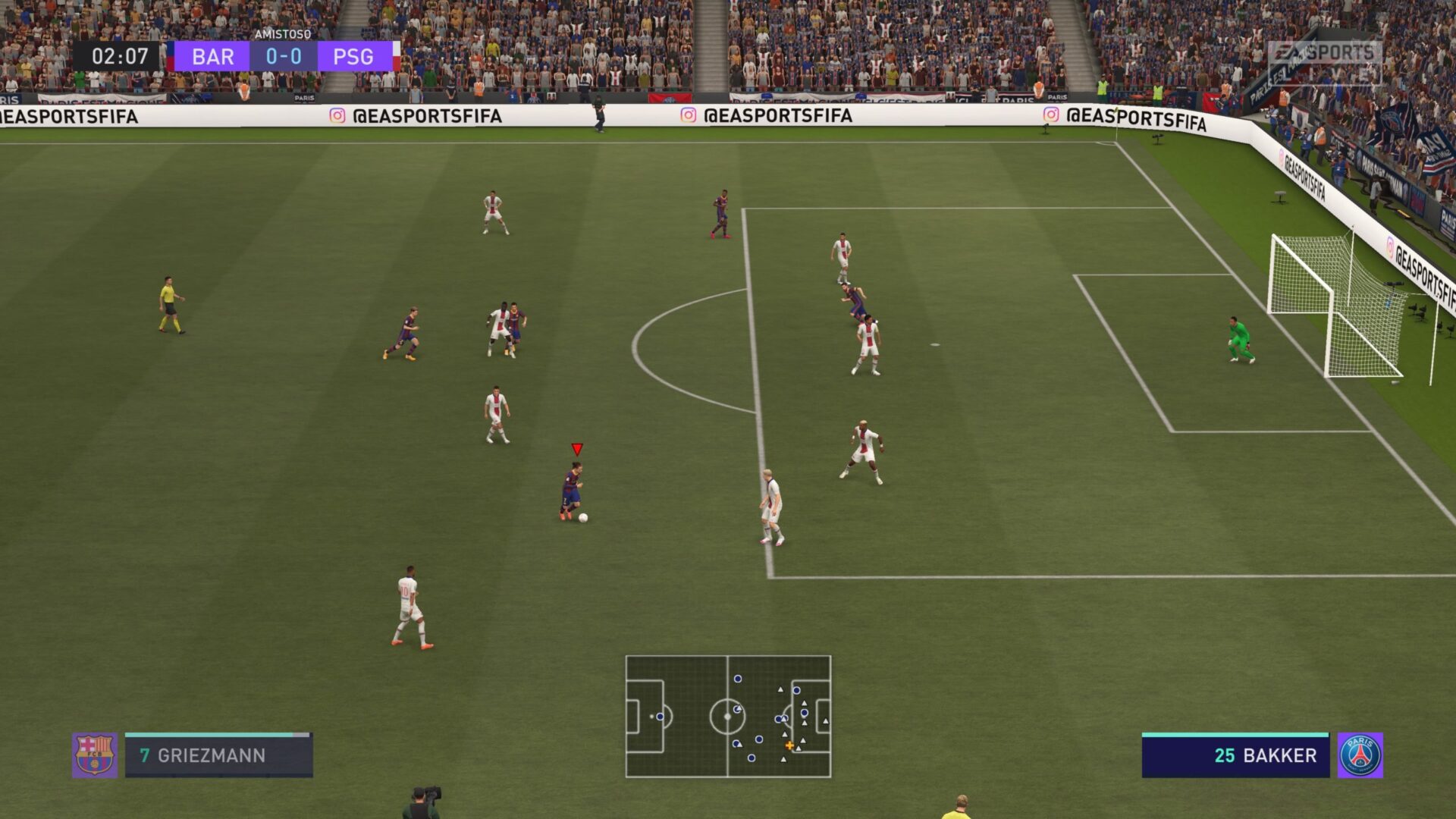
Task: Click the Griezmann player name panel
Action: (x=218, y=755)
